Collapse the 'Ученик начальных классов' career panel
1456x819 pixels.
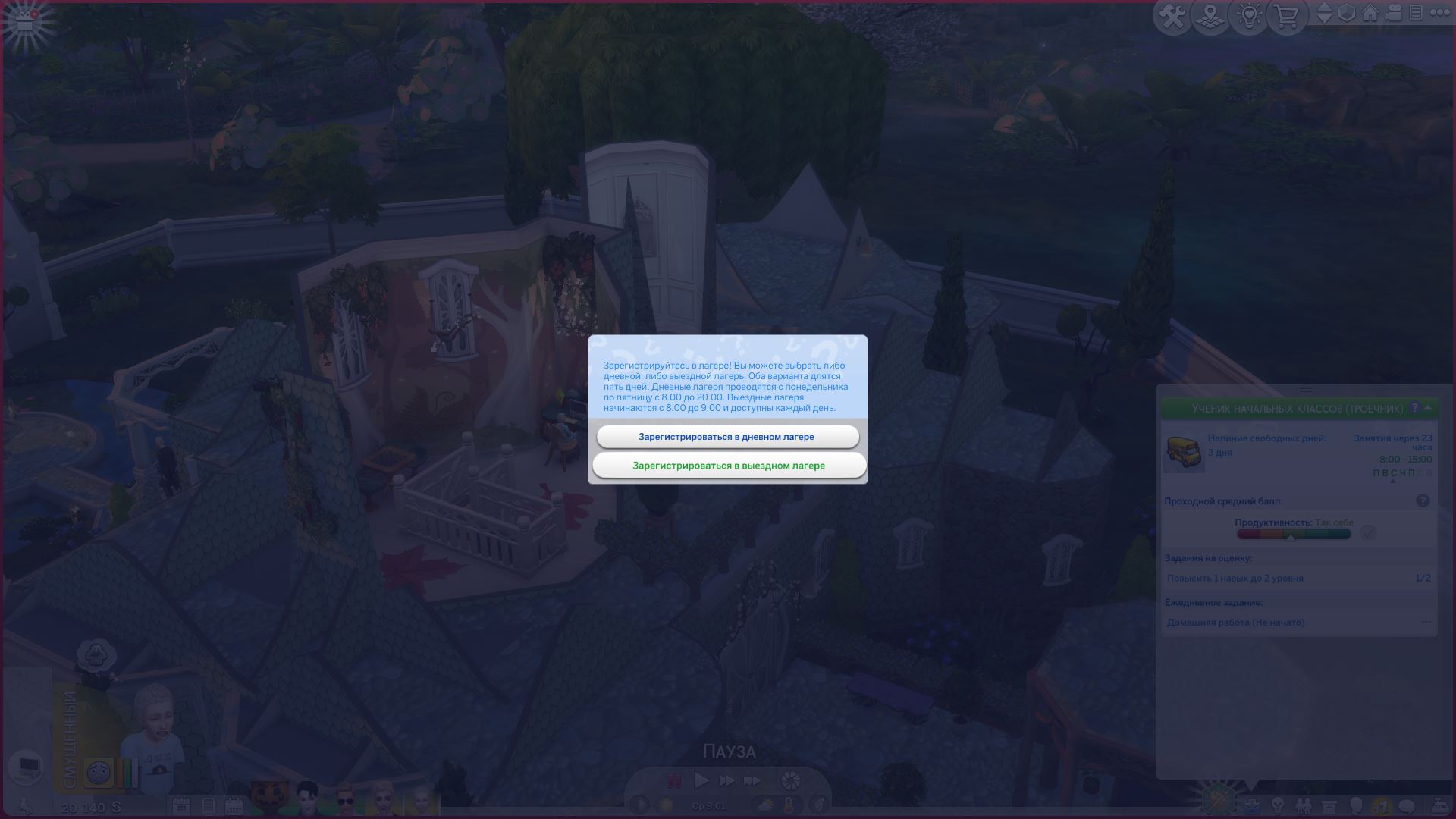(1429, 408)
